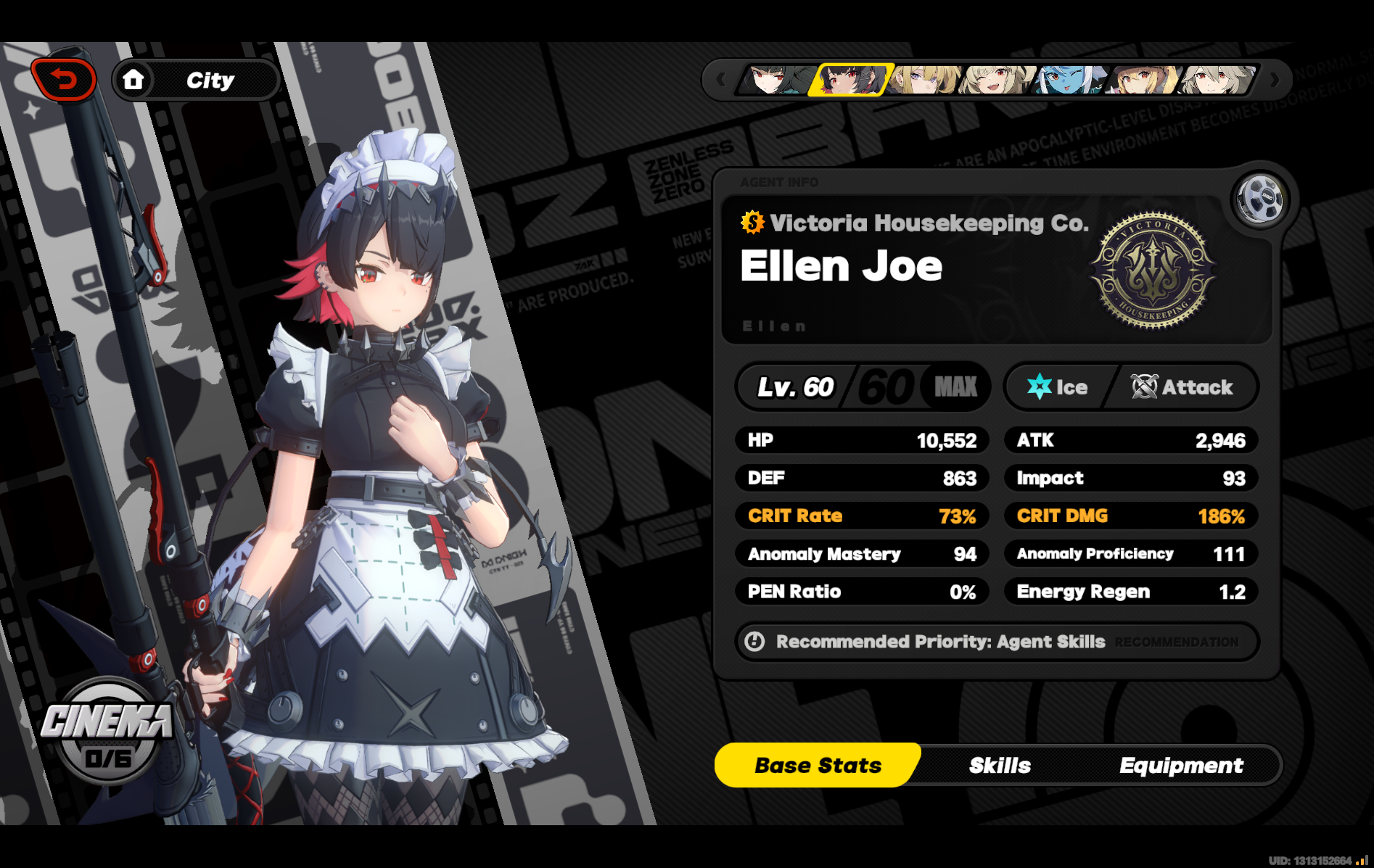Click the City location button
Image resolution: width=1374 pixels, height=868 pixels.
point(210,80)
